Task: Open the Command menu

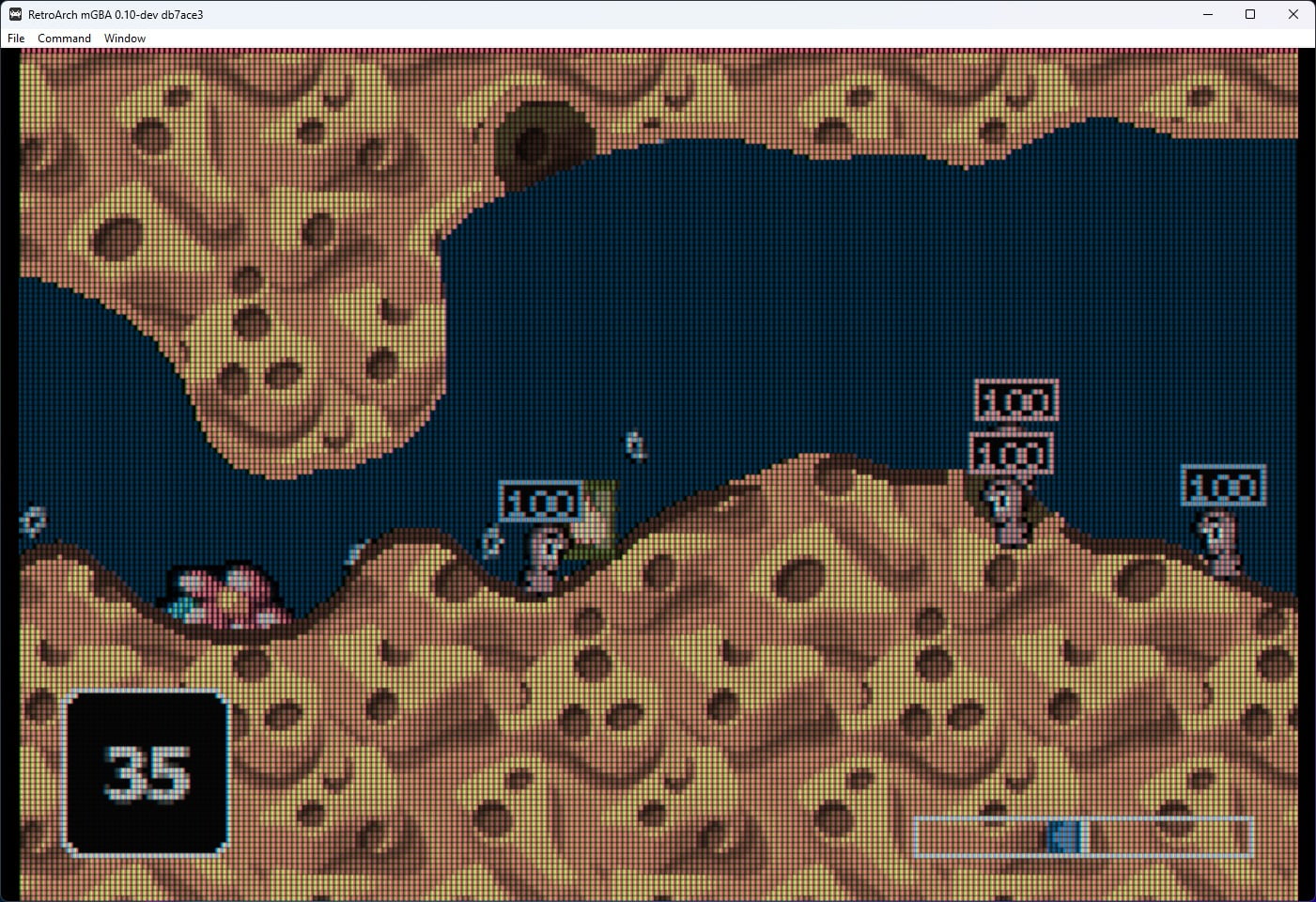Action: pyautogui.click(x=63, y=38)
